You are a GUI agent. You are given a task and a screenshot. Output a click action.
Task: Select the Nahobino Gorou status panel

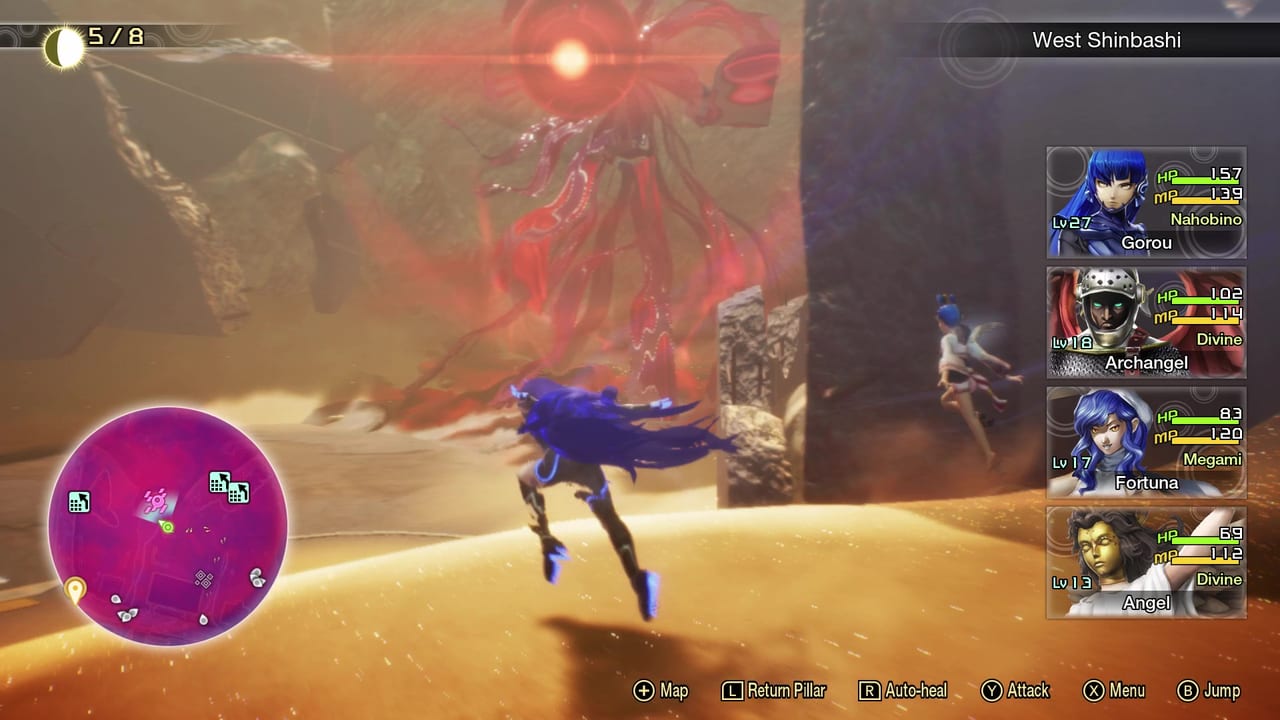click(x=1146, y=202)
